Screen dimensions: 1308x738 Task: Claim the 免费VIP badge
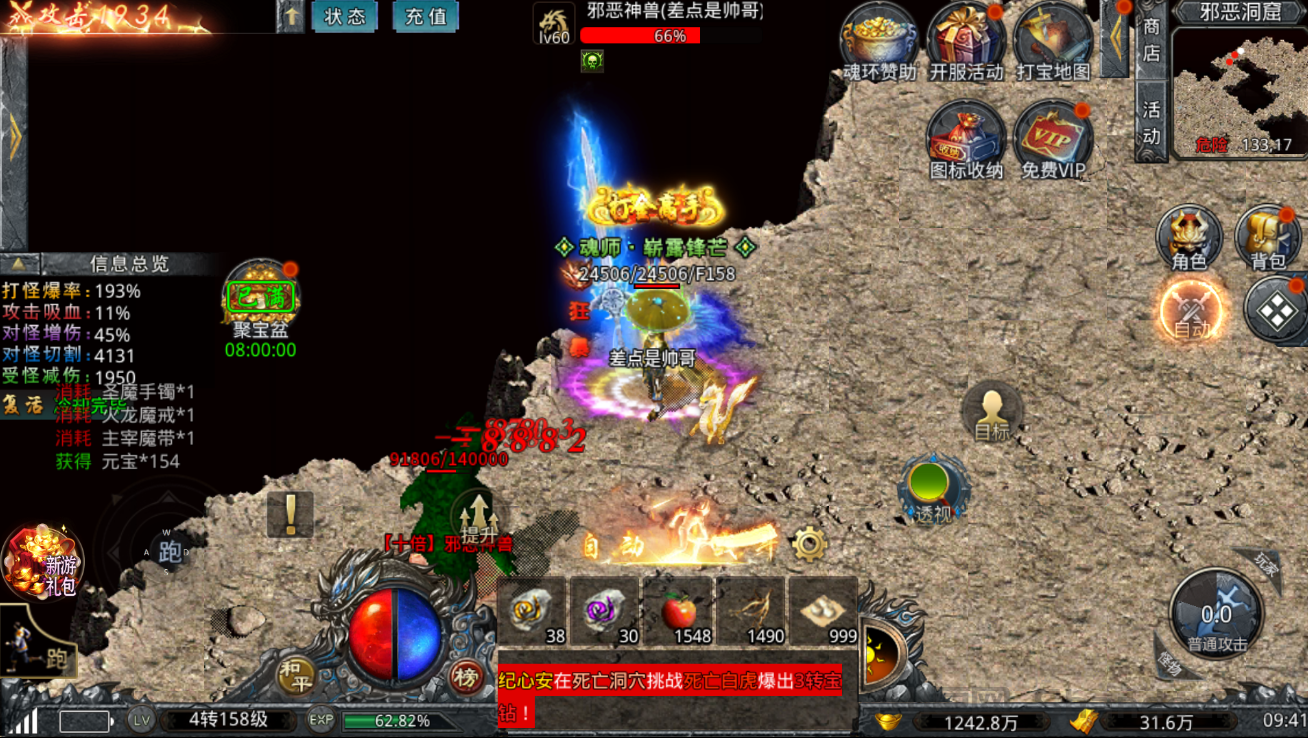click(1053, 140)
